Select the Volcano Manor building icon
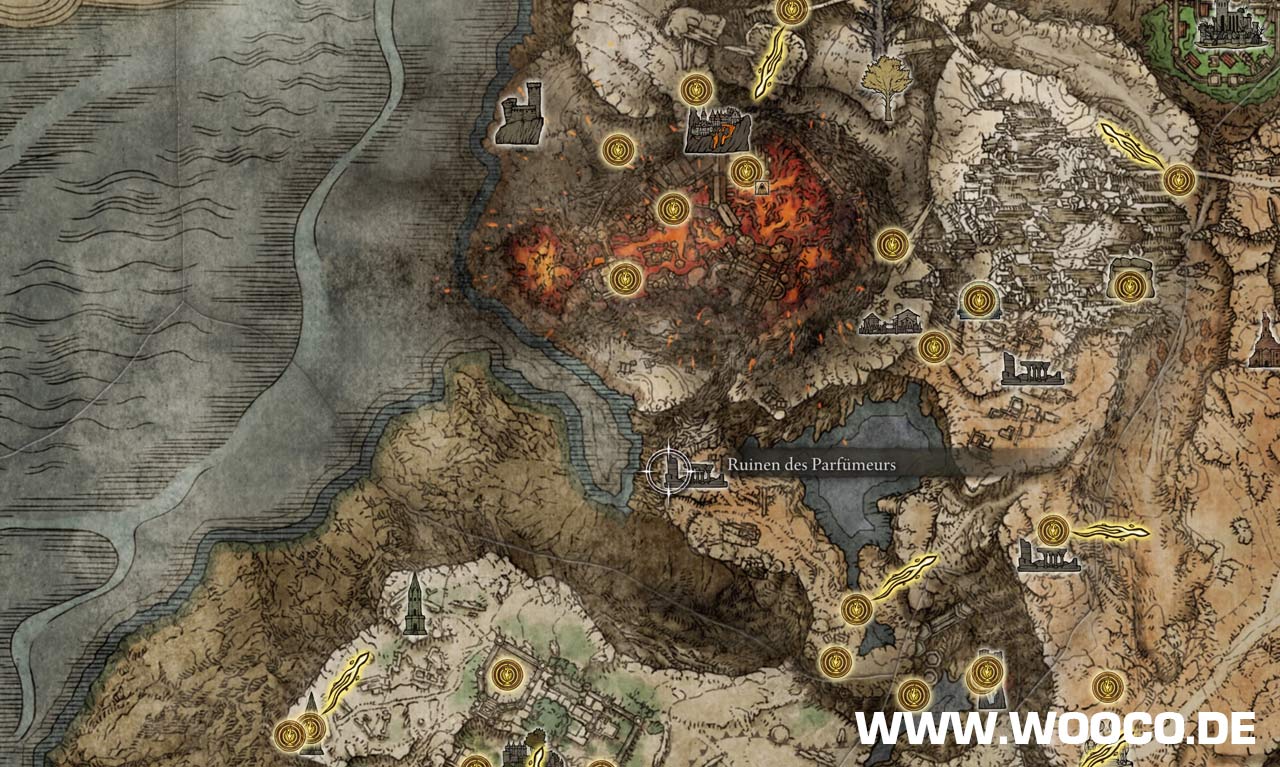Image resolution: width=1280 pixels, height=767 pixels. point(717,130)
